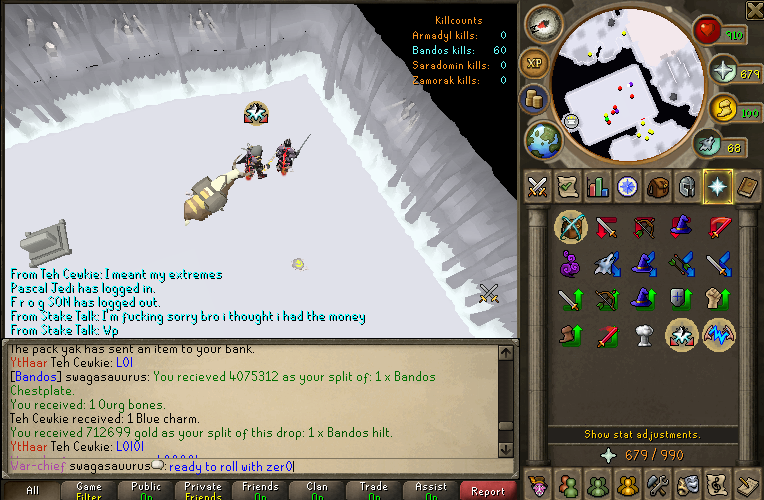Switch to the Combat Styles tab
The image size is (764, 500).
tap(537, 186)
